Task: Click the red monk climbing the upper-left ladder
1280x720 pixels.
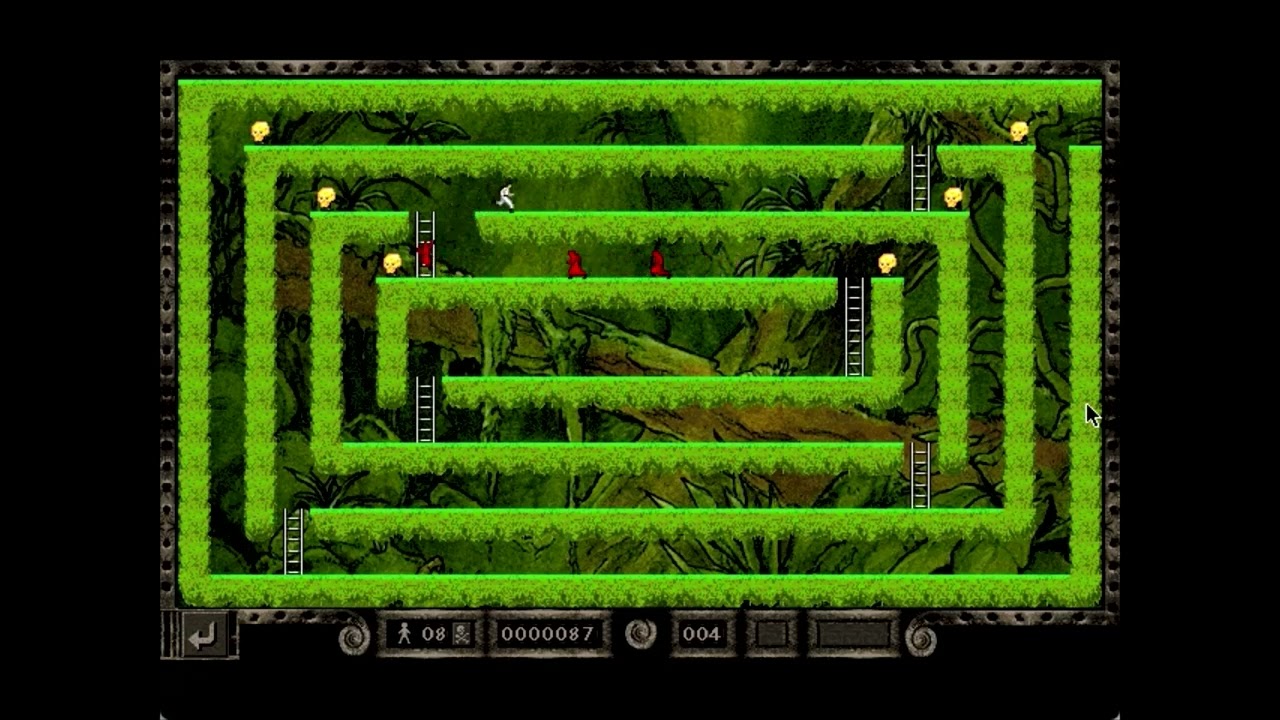Action: 423,256
